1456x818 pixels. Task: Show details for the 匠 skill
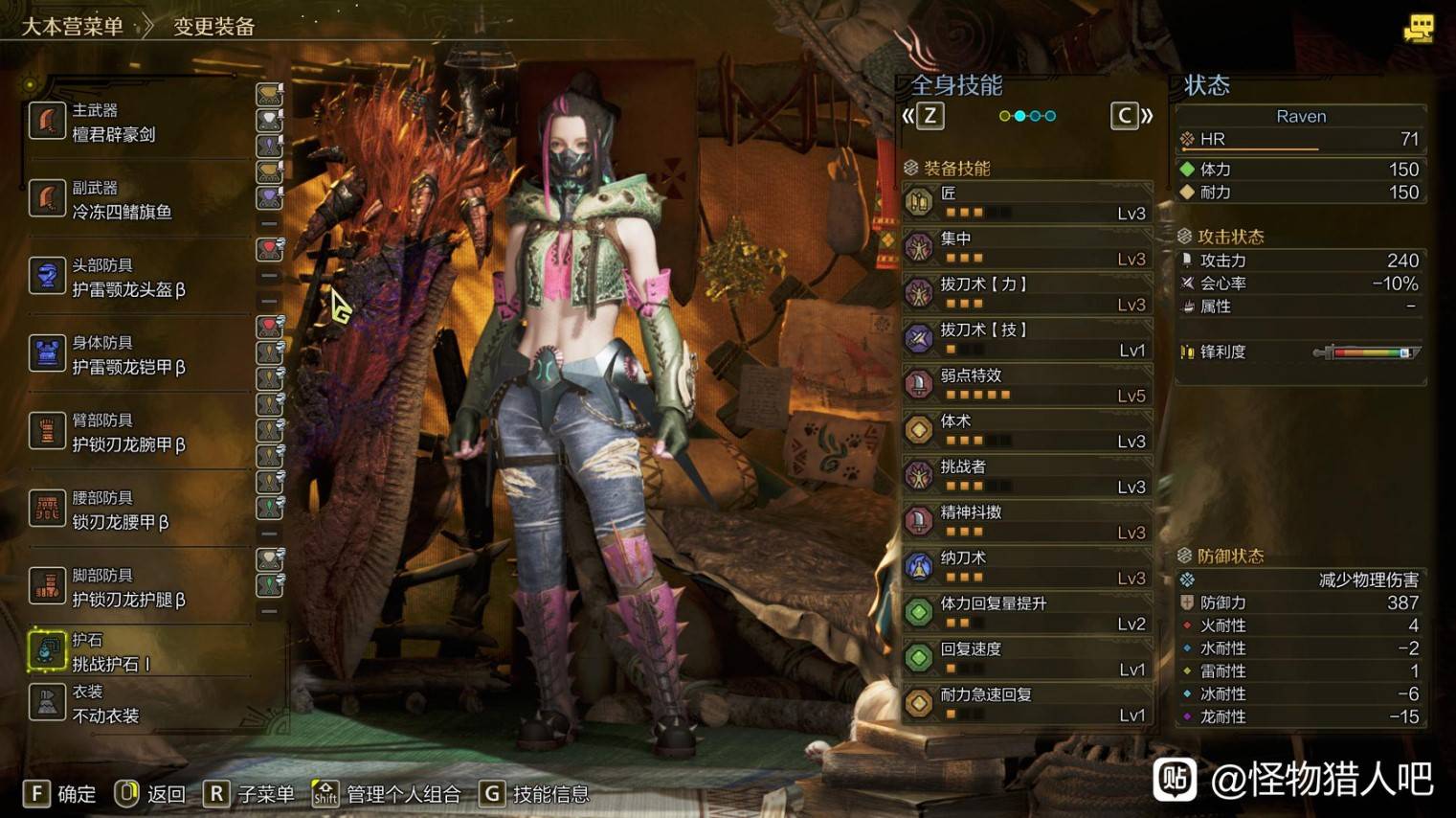click(1026, 202)
